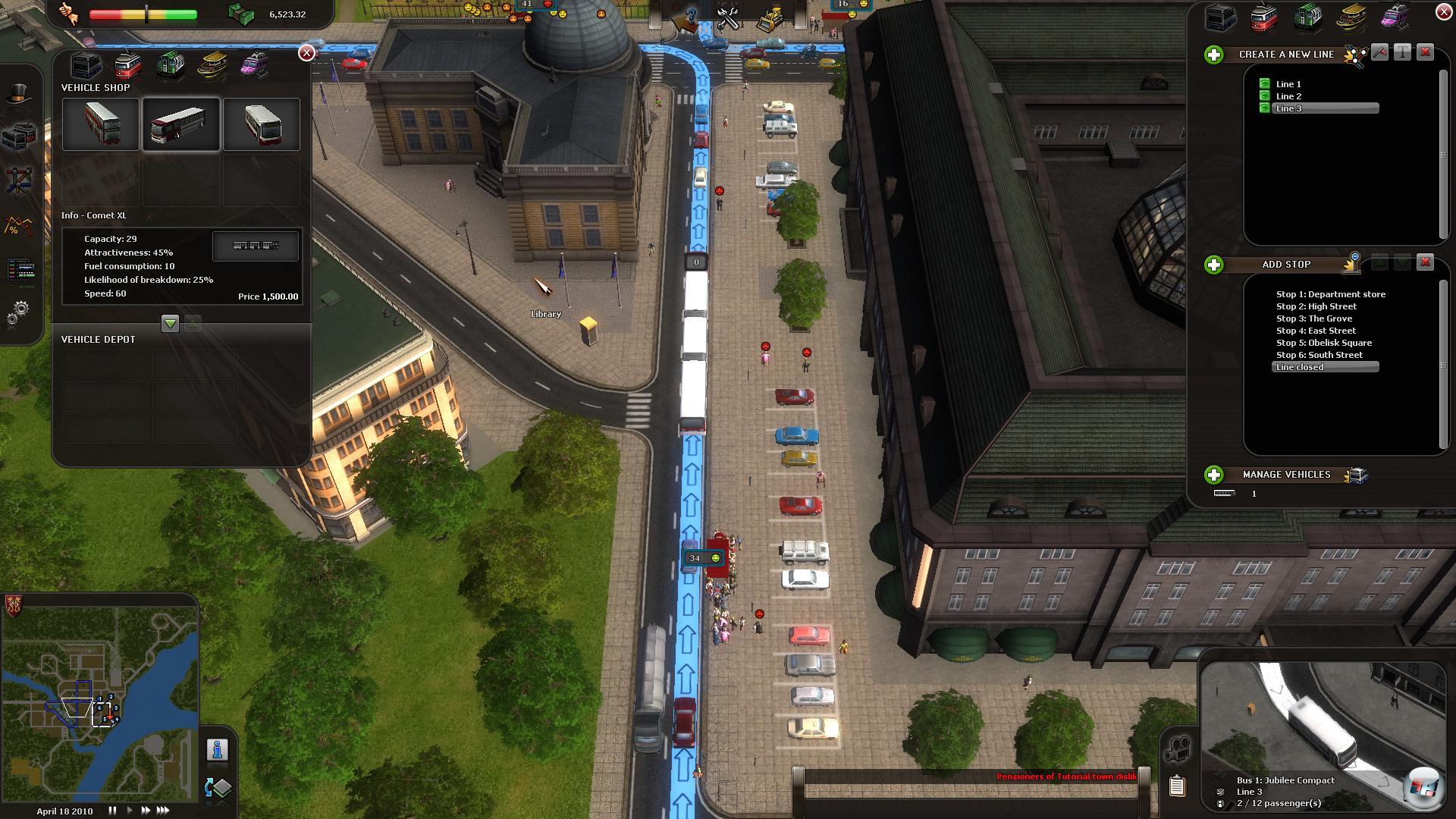Open the gears settings icon
The height and width of the screenshot is (819, 1456).
pyautogui.click(x=19, y=312)
